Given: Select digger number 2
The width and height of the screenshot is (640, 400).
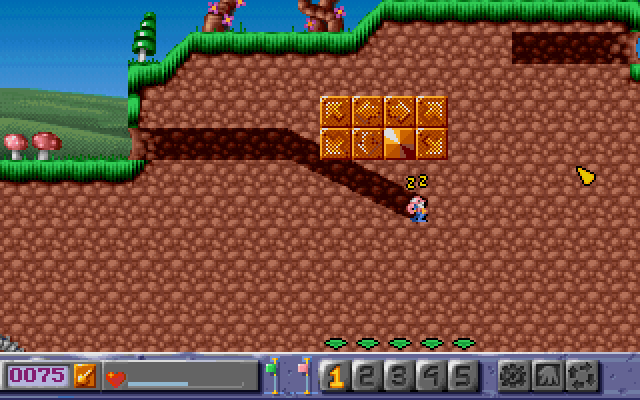Looking at the screenshot, I should click(367, 376).
